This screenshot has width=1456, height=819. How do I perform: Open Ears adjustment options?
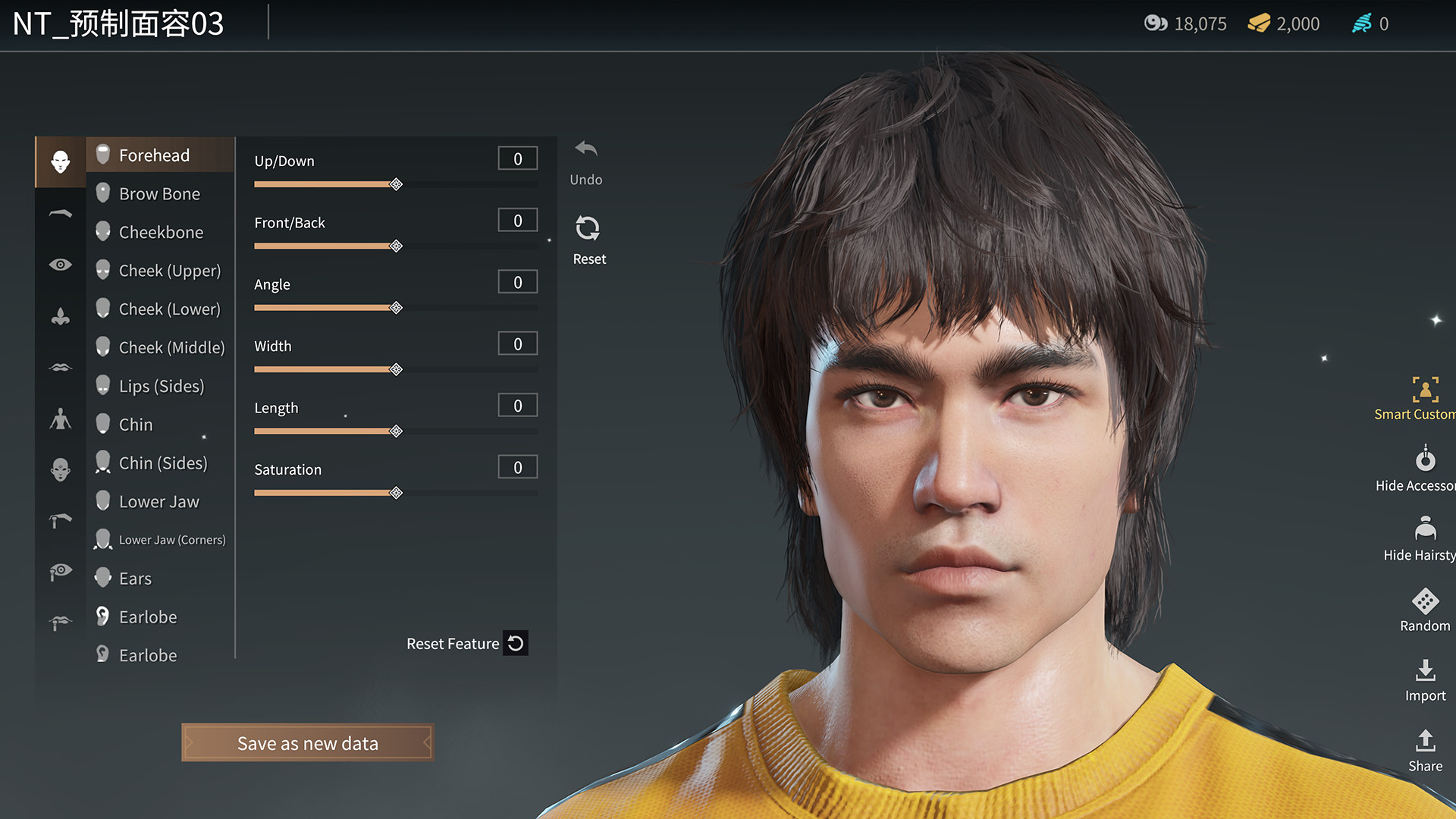point(135,579)
